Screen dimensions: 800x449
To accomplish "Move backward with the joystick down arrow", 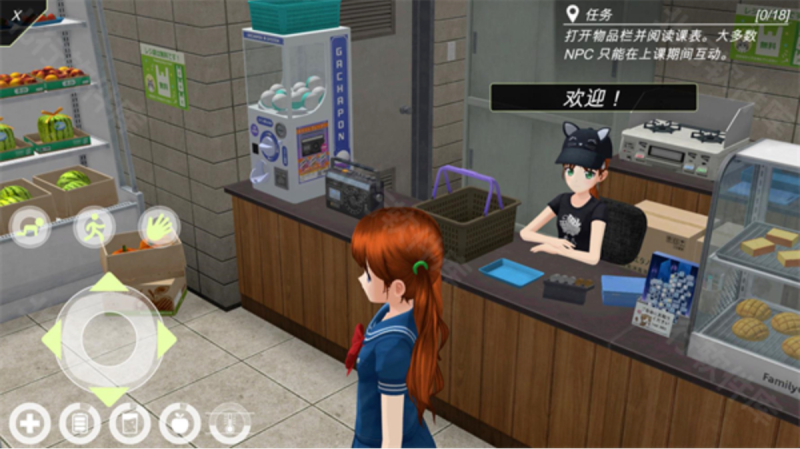I will coord(109,396).
